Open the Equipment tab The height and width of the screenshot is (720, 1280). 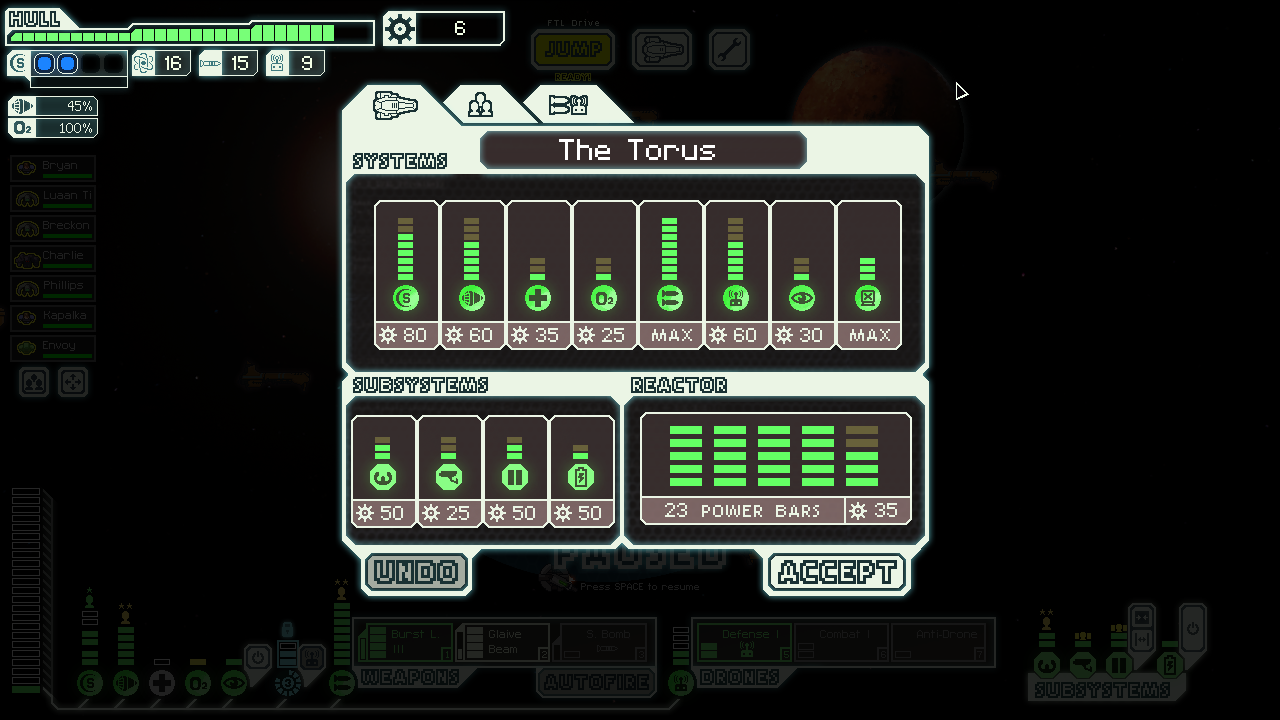pyautogui.click(x=568, y=105)
